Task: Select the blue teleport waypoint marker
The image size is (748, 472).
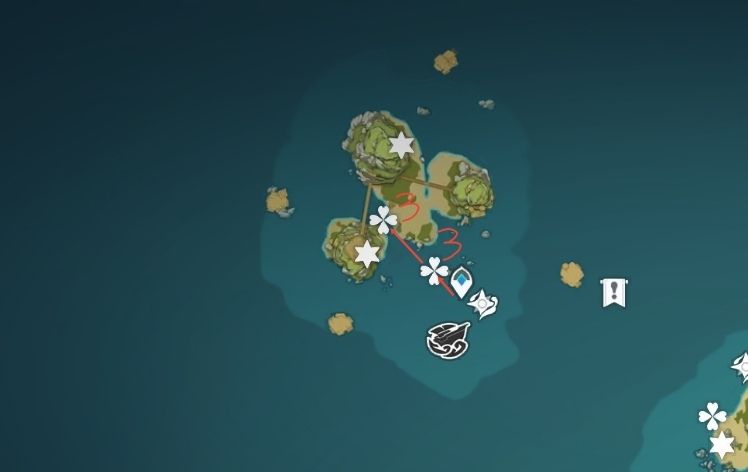Action: [461, 283]
